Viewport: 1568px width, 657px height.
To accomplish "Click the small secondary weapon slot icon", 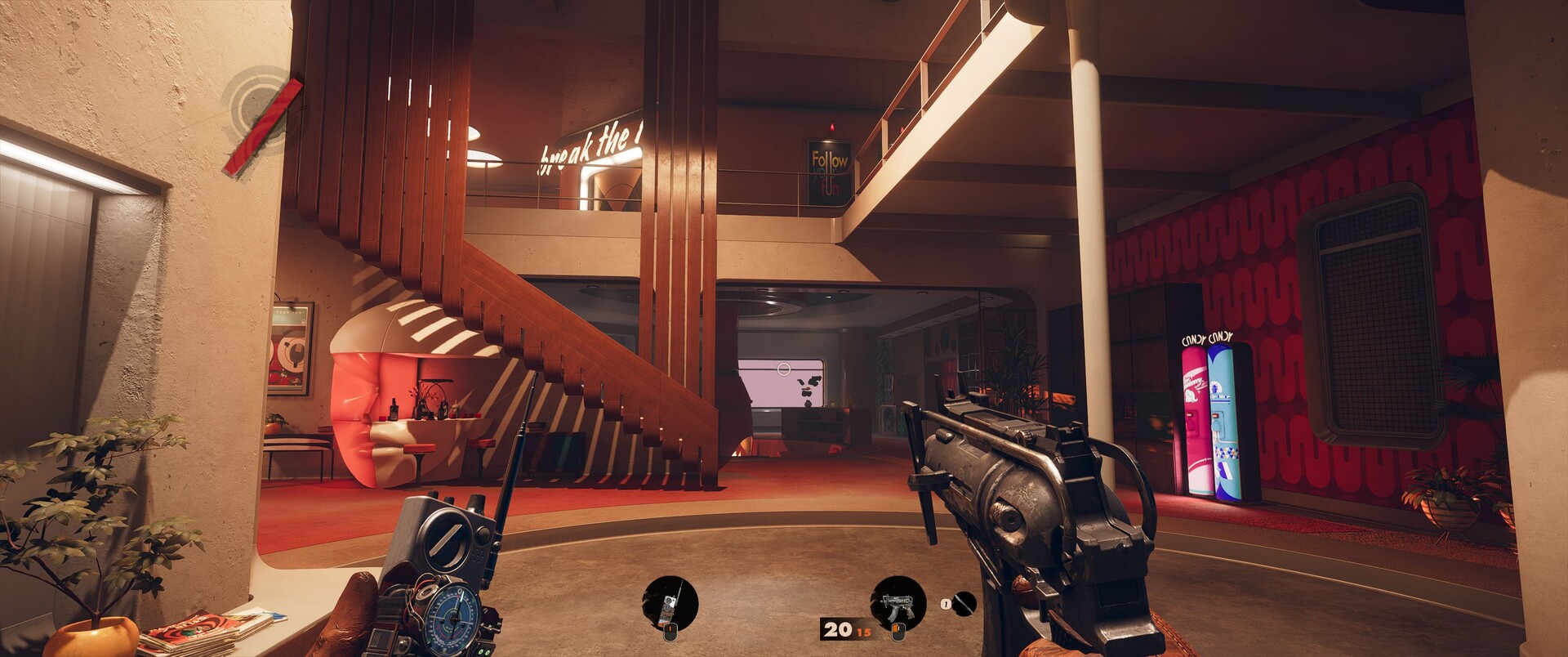I will tap(964, 604).
